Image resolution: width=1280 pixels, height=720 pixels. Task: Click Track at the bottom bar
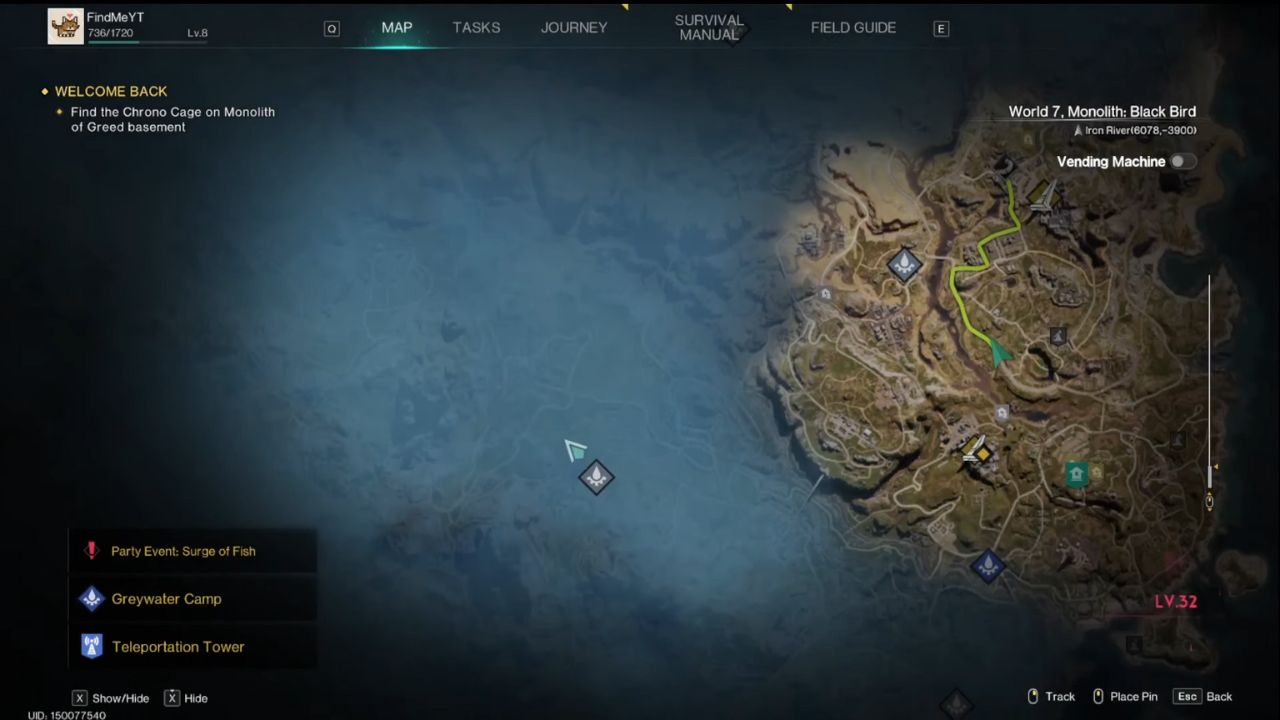coord(1060,696)
